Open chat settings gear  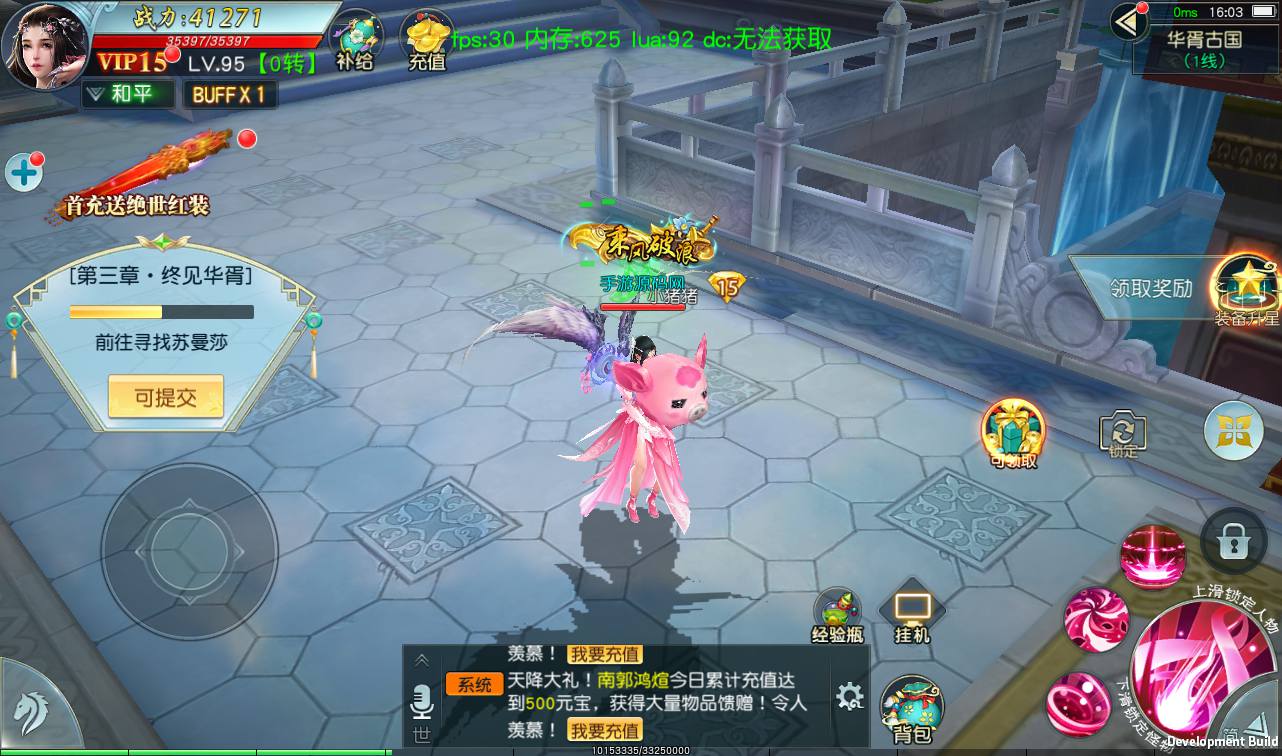(849, 695)
